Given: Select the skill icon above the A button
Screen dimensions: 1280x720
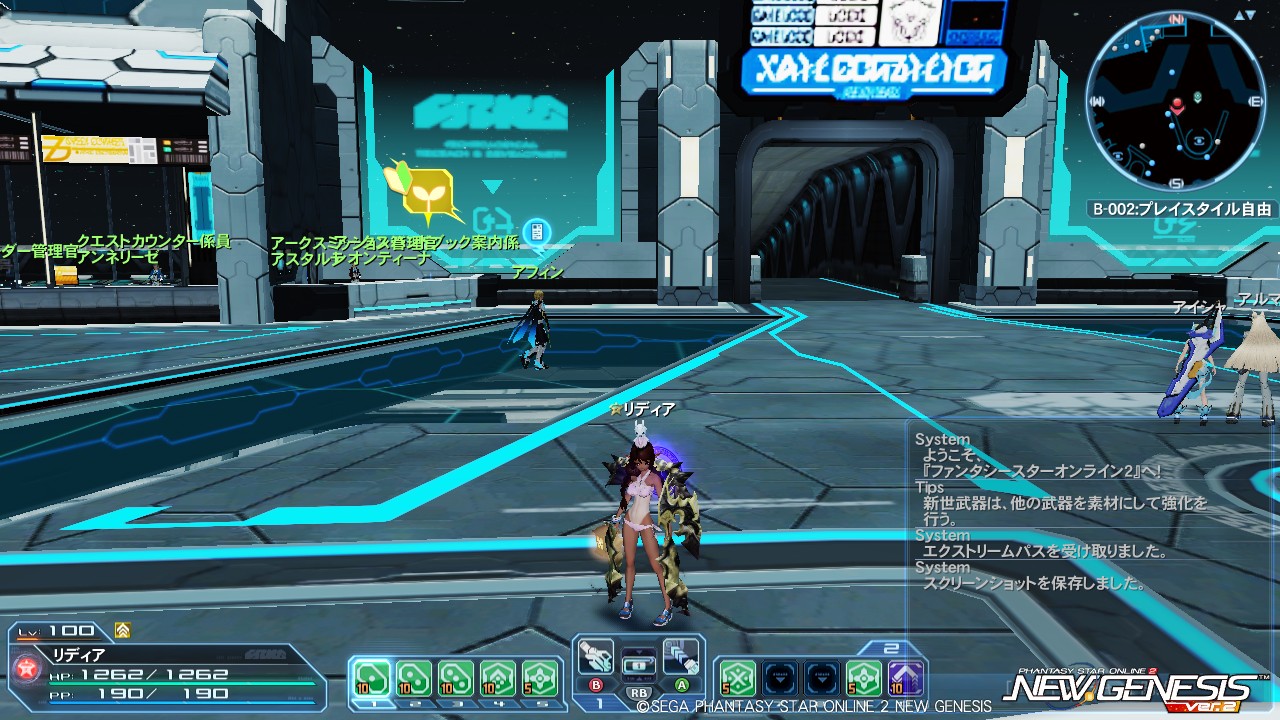Looking at the screenshot, I should tap(680, 655).
